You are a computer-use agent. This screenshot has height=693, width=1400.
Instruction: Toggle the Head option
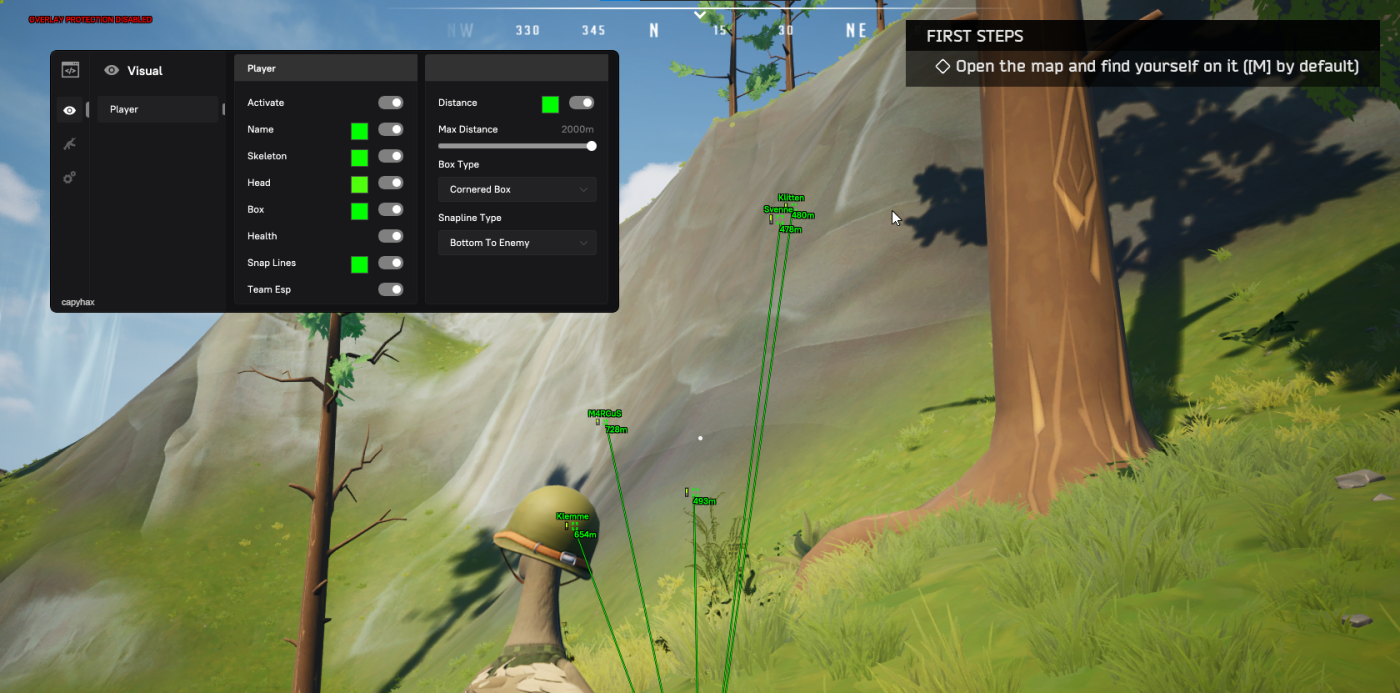pos(390,183)
